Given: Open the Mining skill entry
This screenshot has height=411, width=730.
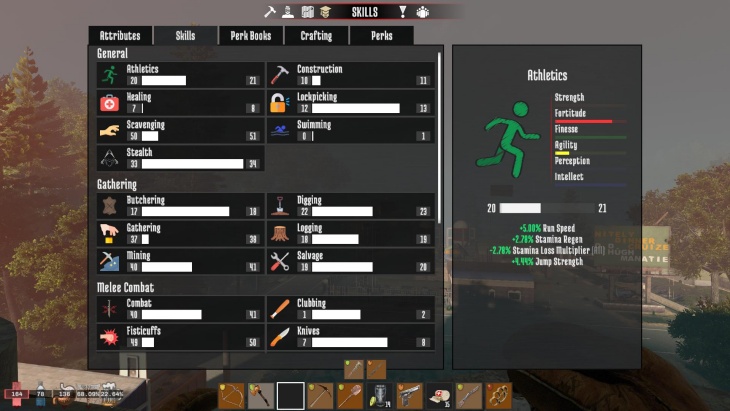Looking at the screenshot, I should (180, 261).
